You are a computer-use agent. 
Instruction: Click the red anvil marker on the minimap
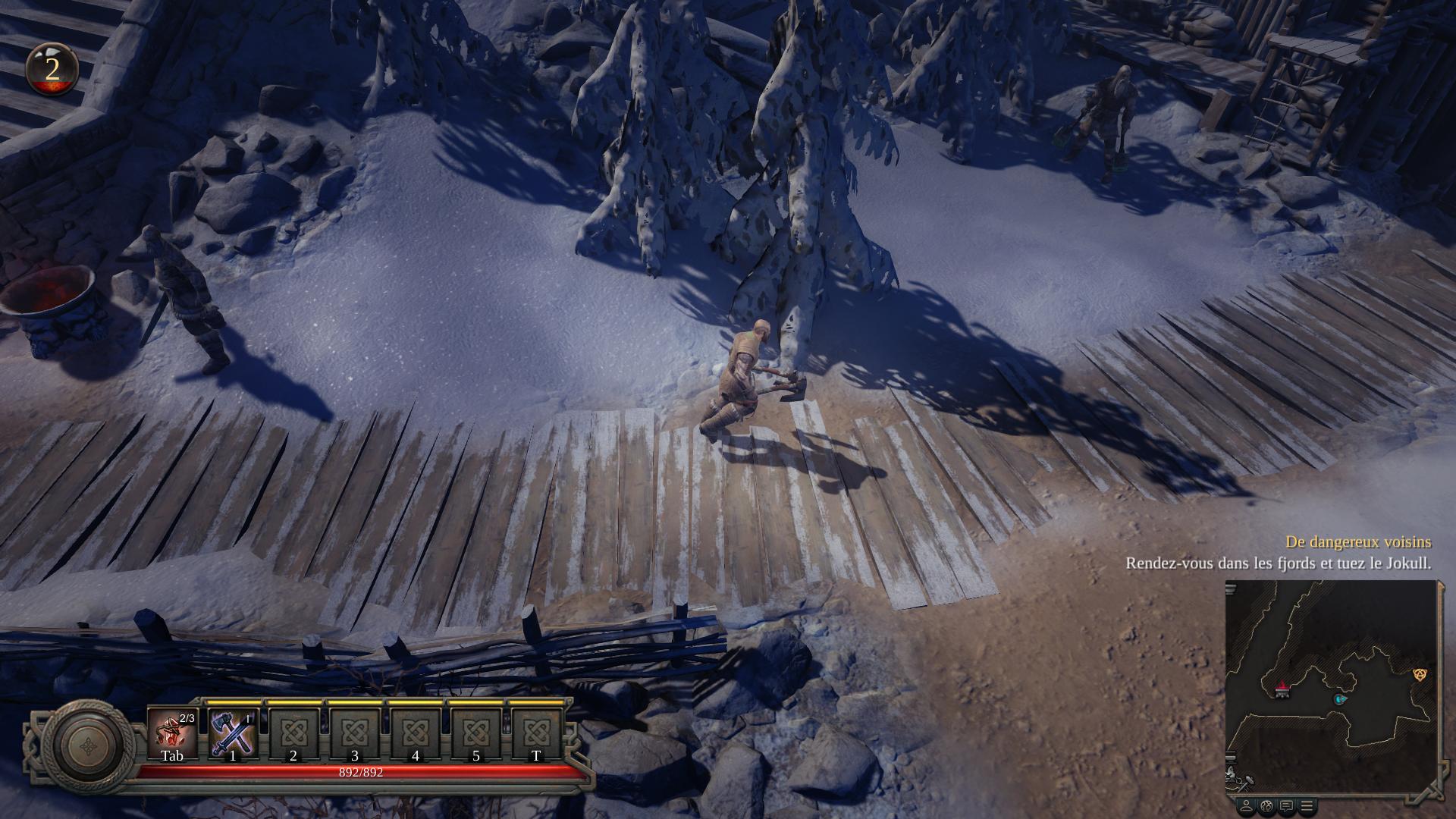coord(1282,688)
